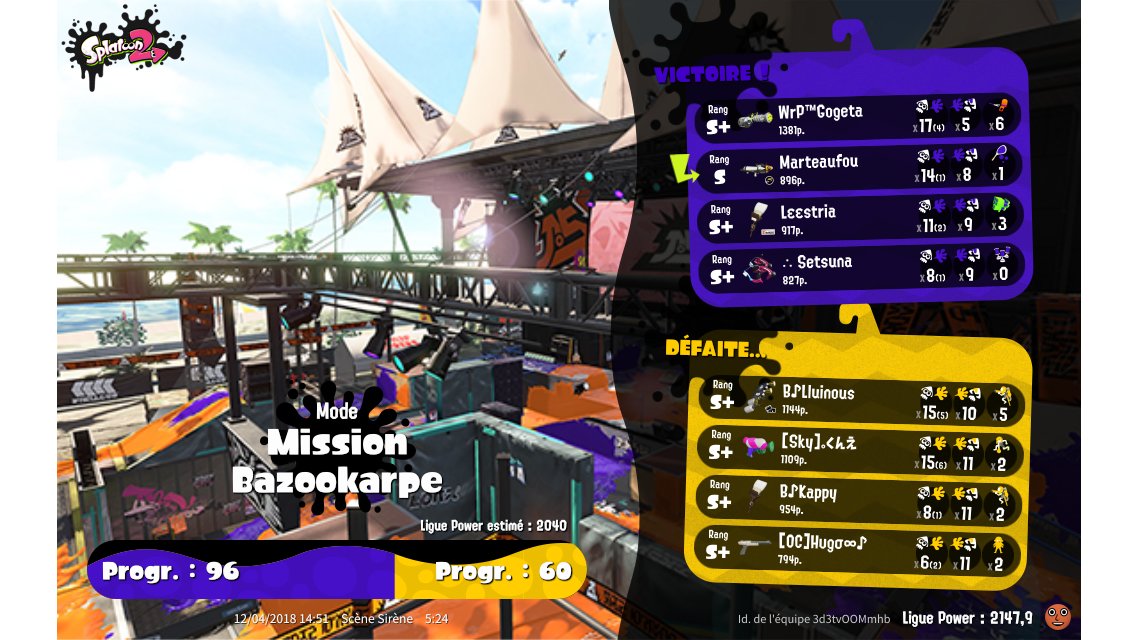Select B♪Kappy's result row
The width and height of the screenshot is (1138, 640).
click(x=860, y=499)
